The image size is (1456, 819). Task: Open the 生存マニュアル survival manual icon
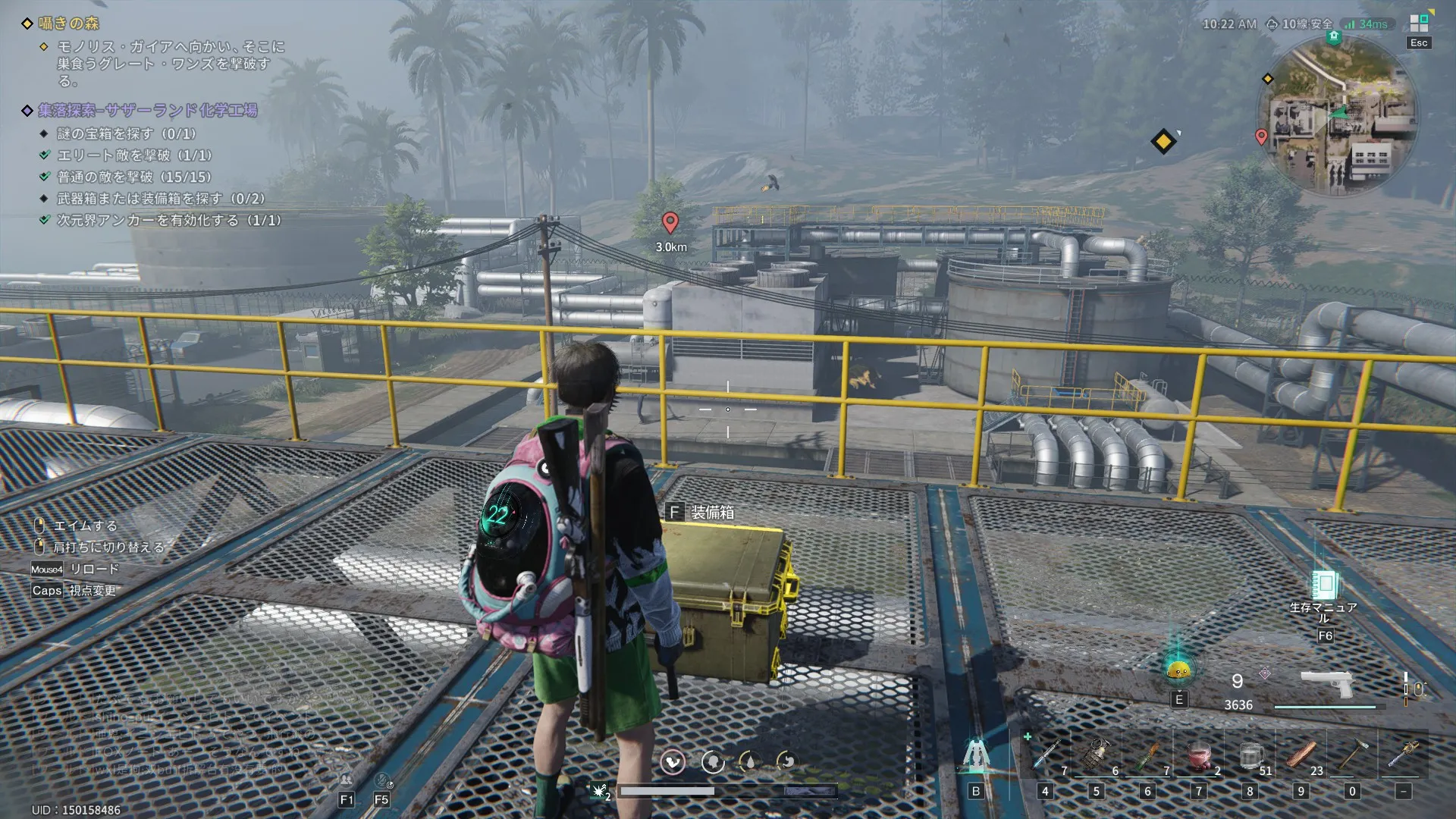[1325, 585]
